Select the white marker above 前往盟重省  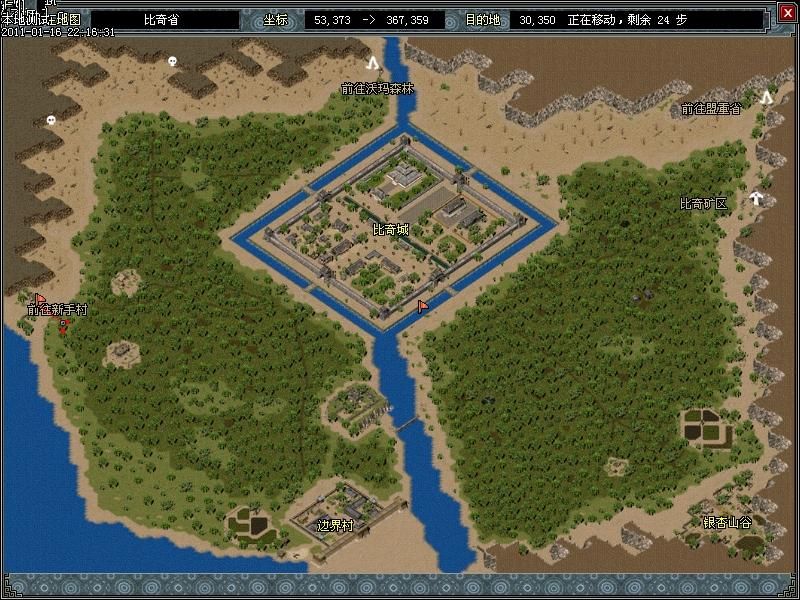point(766,97)
